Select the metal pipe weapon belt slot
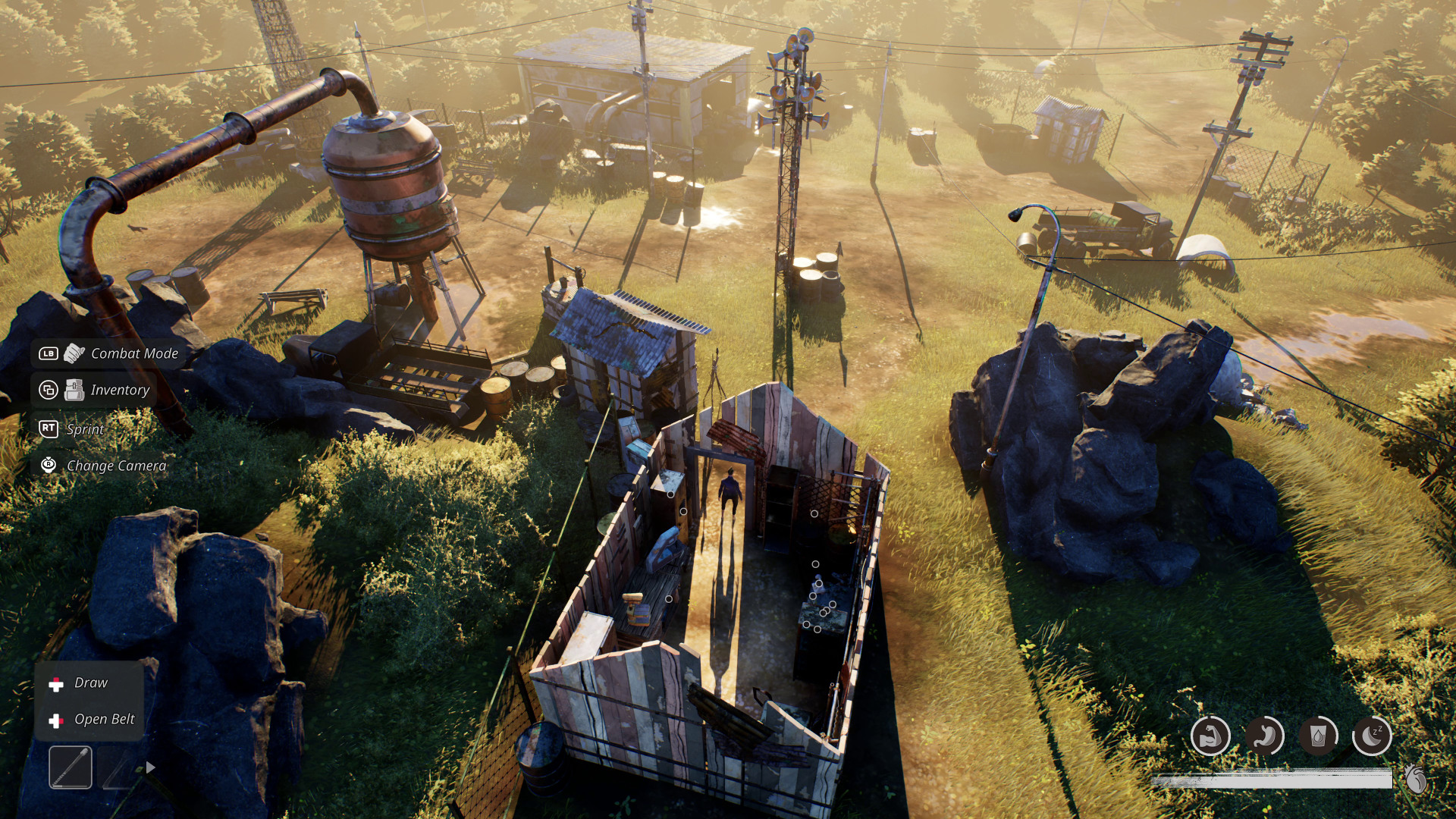1456x819 pixels. coord(71,767)
